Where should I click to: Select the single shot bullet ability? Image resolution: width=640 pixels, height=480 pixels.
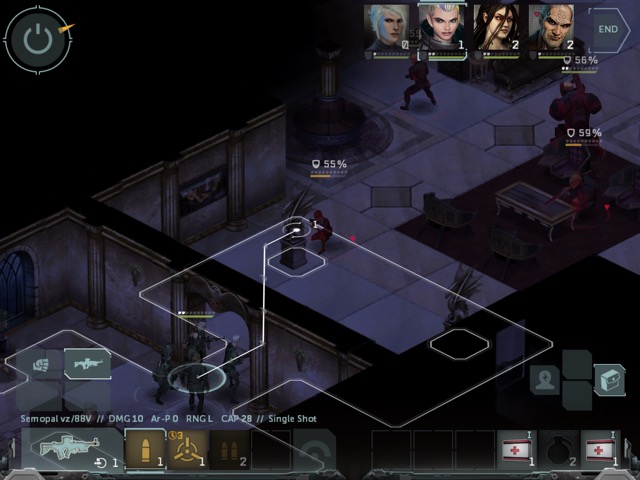144,449
